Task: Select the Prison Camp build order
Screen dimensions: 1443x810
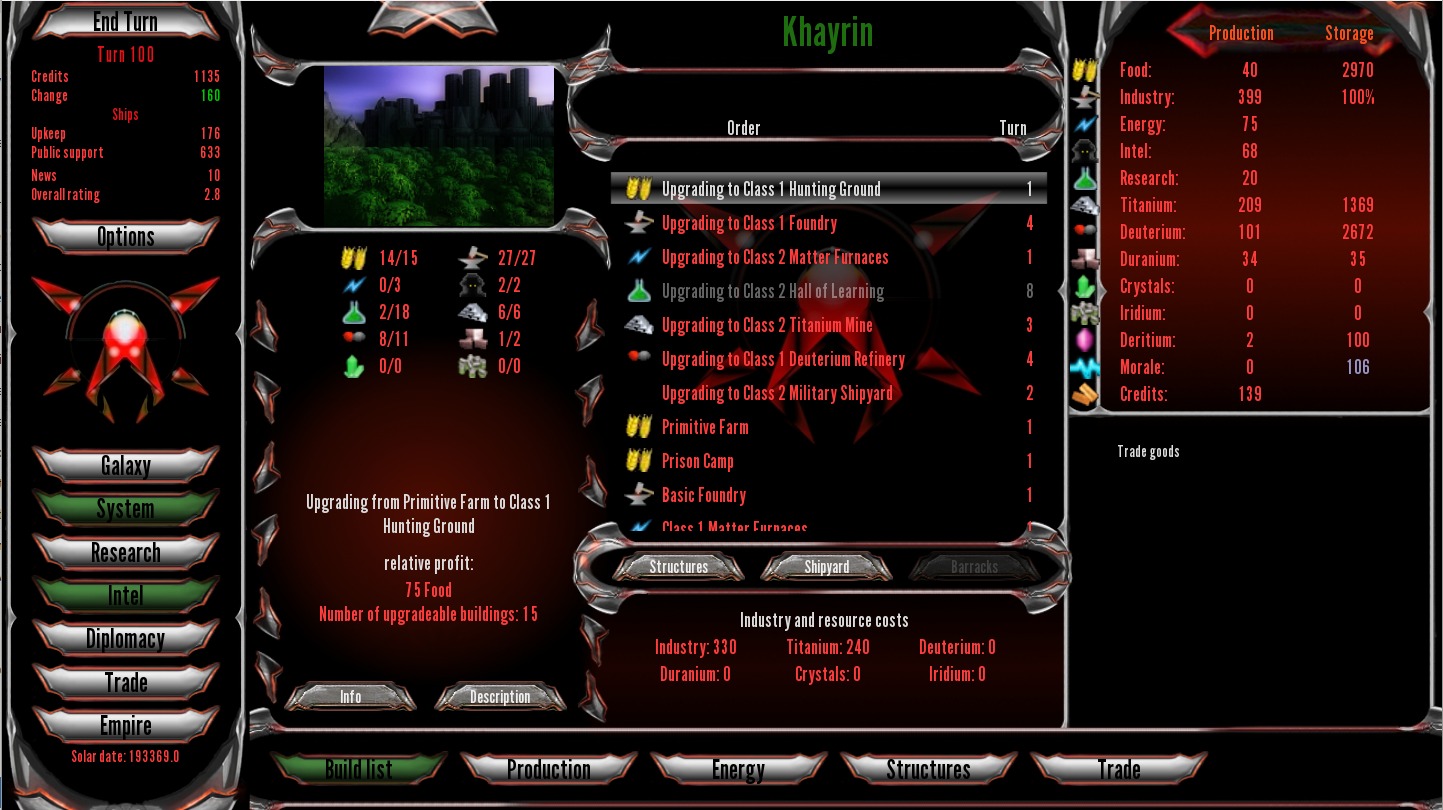Action: click(697, 461)
